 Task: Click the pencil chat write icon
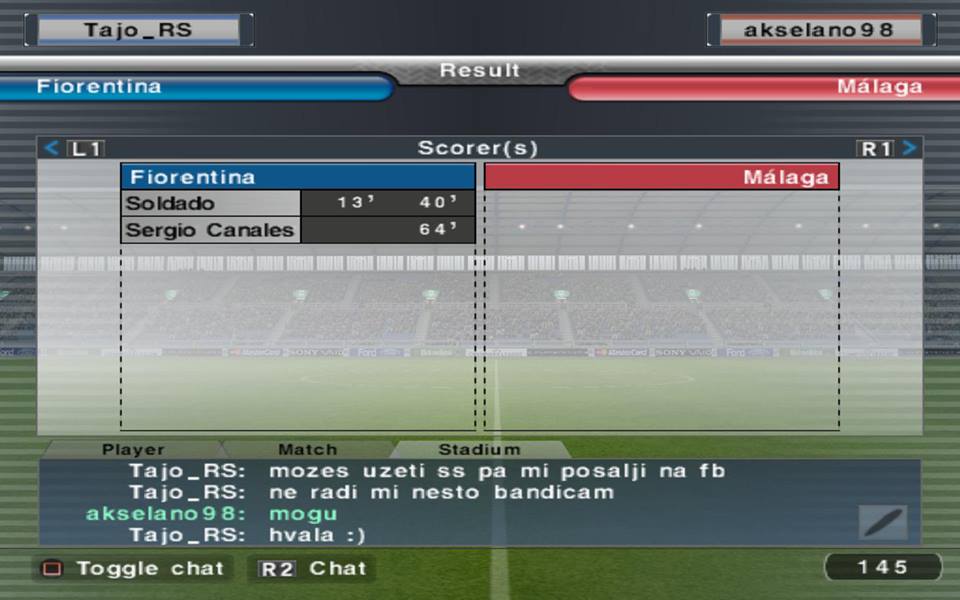(883, 522)
